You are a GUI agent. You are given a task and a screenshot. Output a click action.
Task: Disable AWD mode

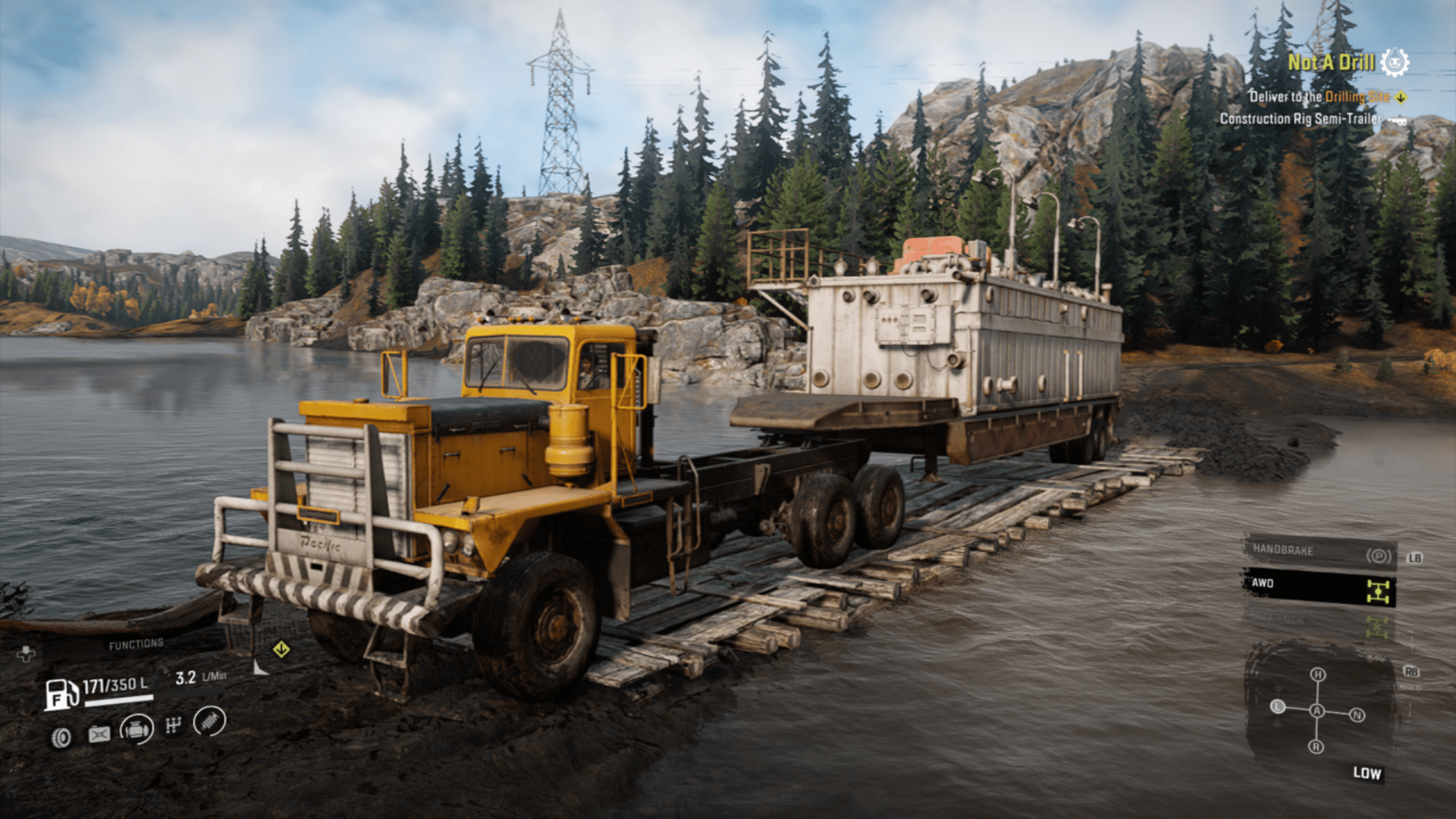[x=1264, y=584]
